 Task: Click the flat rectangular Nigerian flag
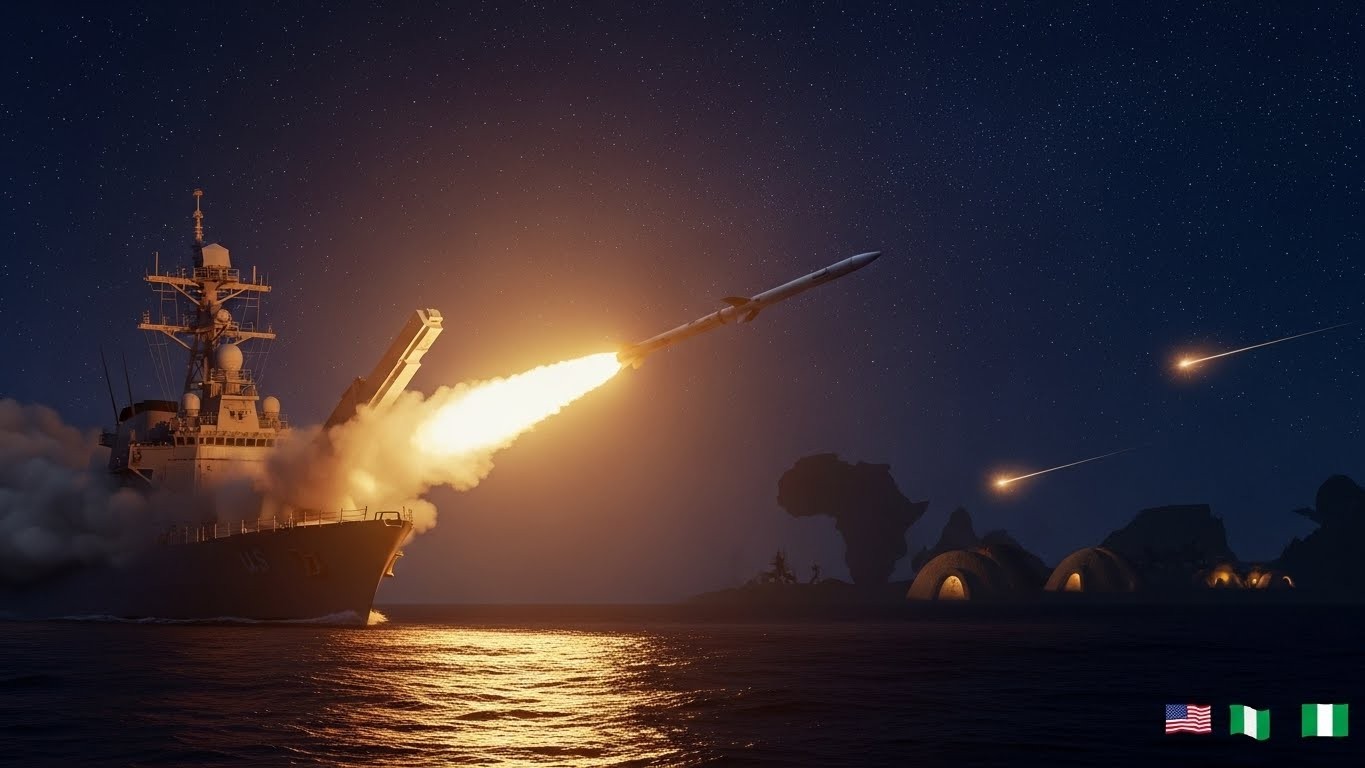[x=1324, y=720]
